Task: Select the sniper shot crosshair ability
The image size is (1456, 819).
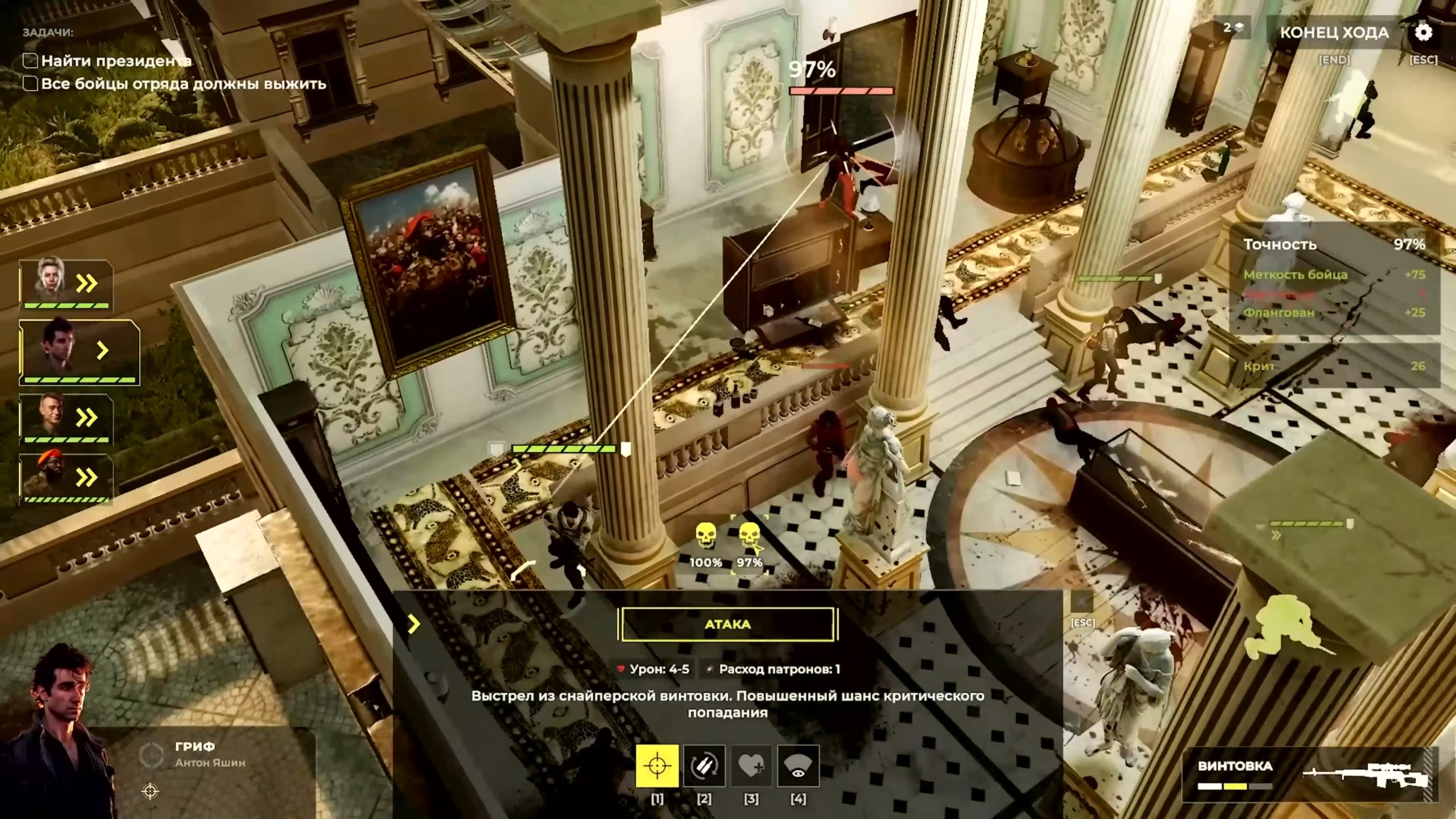Action: click(657, 766)
